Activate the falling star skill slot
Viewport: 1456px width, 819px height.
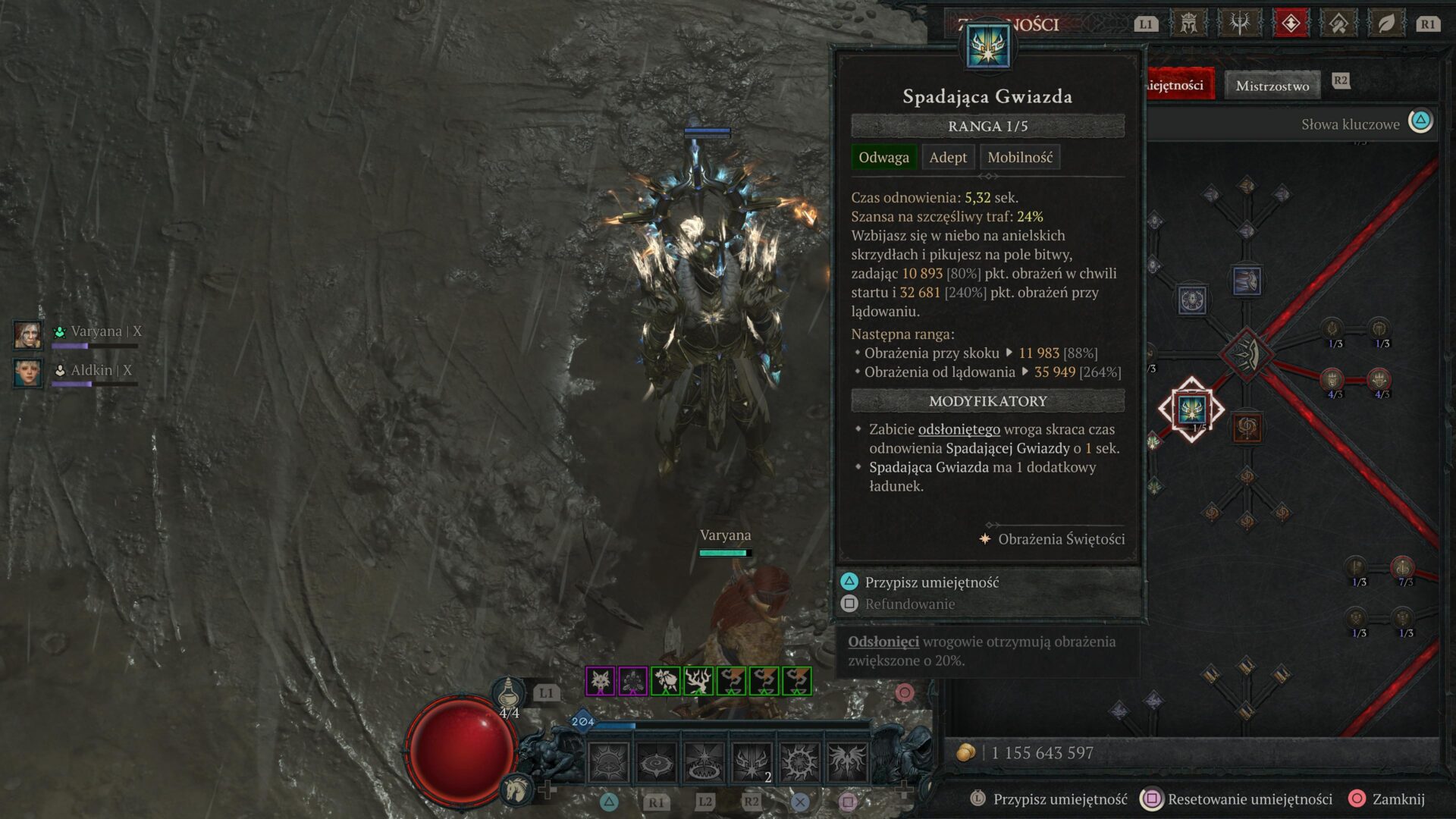(x=752, y=761)
